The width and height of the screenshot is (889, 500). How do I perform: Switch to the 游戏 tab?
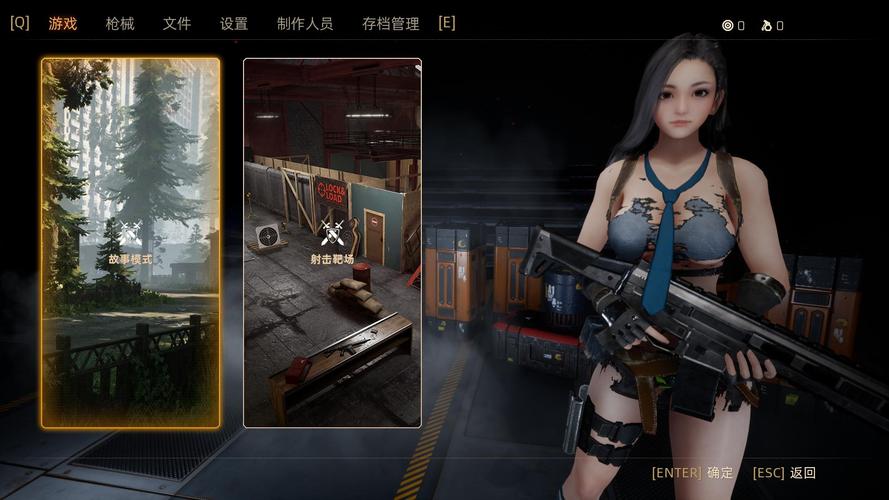coord(63,23)
